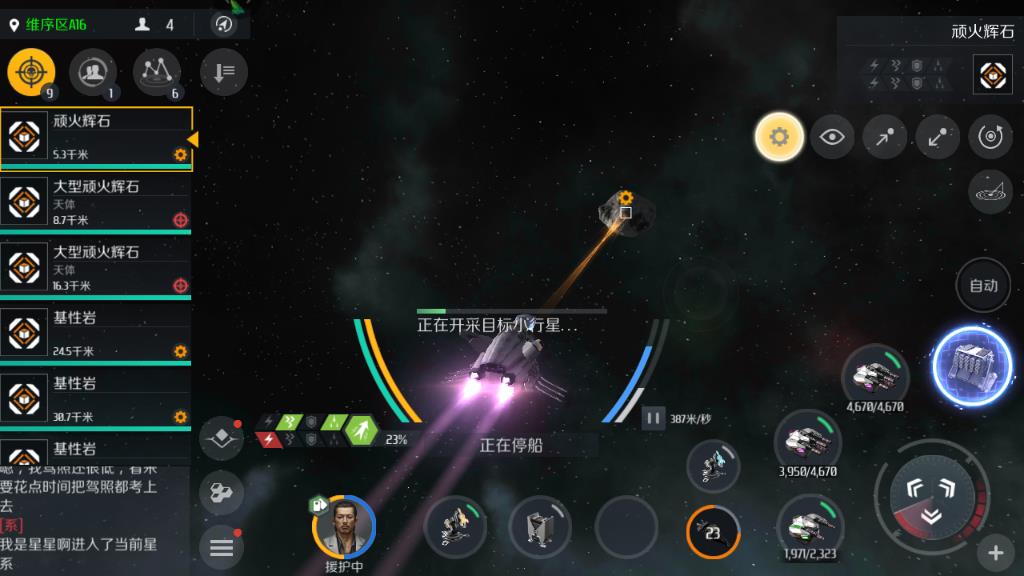
Task: Choose 基性岩 at 24.5 km
Action: (96, 334)
